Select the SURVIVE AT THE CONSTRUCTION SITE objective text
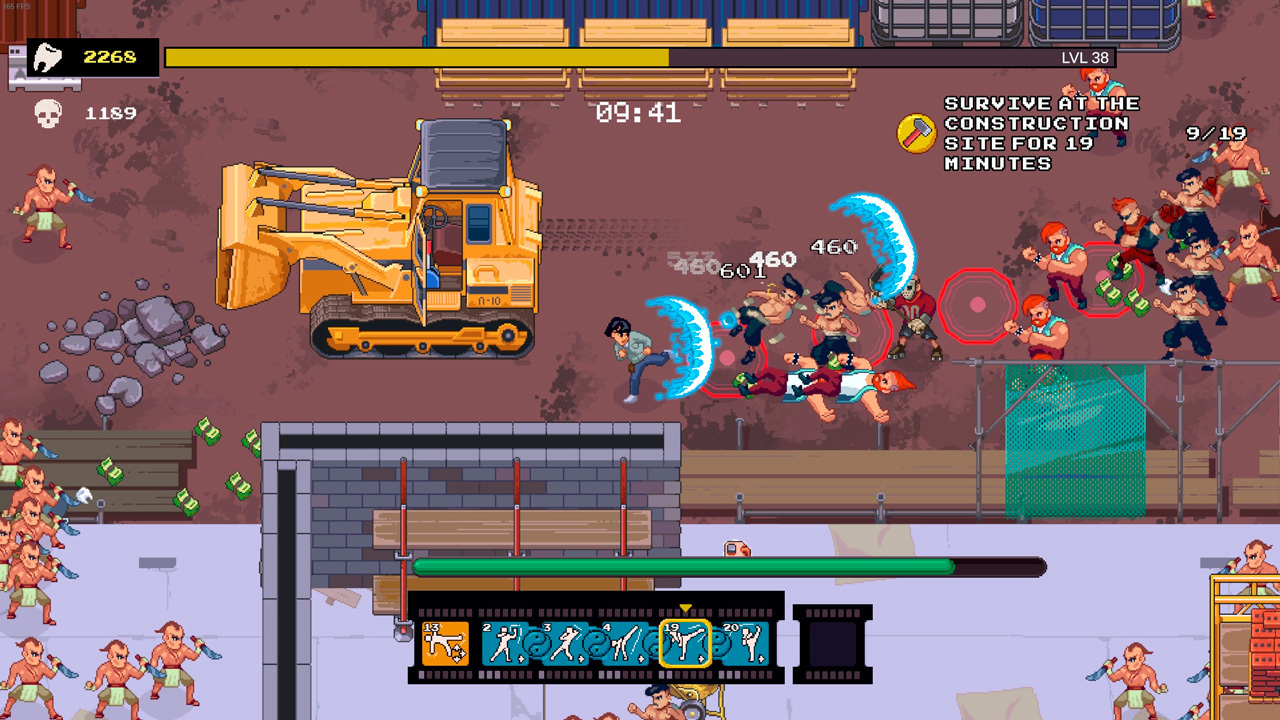 pos(1038,132)
